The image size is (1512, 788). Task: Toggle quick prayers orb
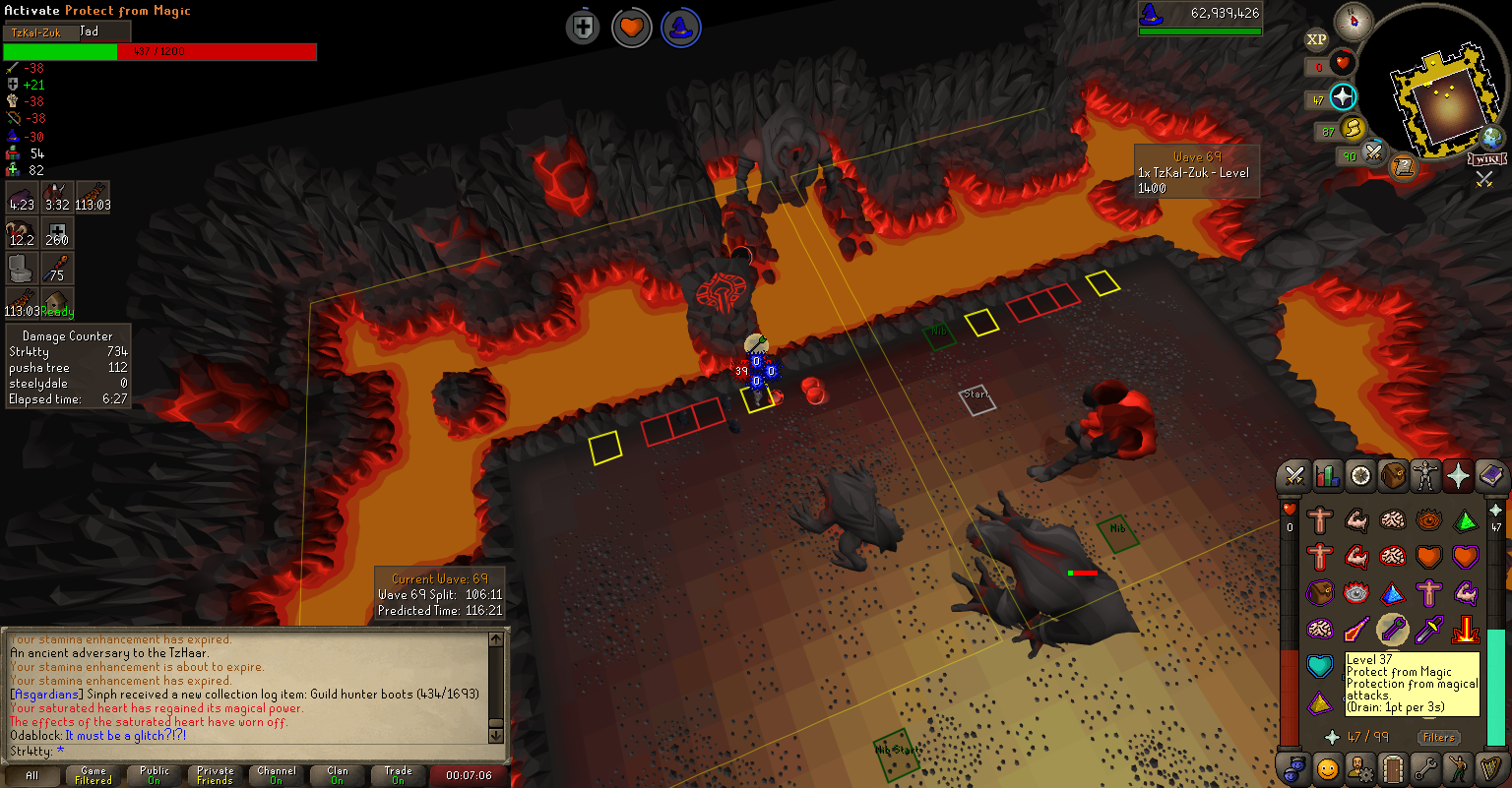[x=1343, y=96]
